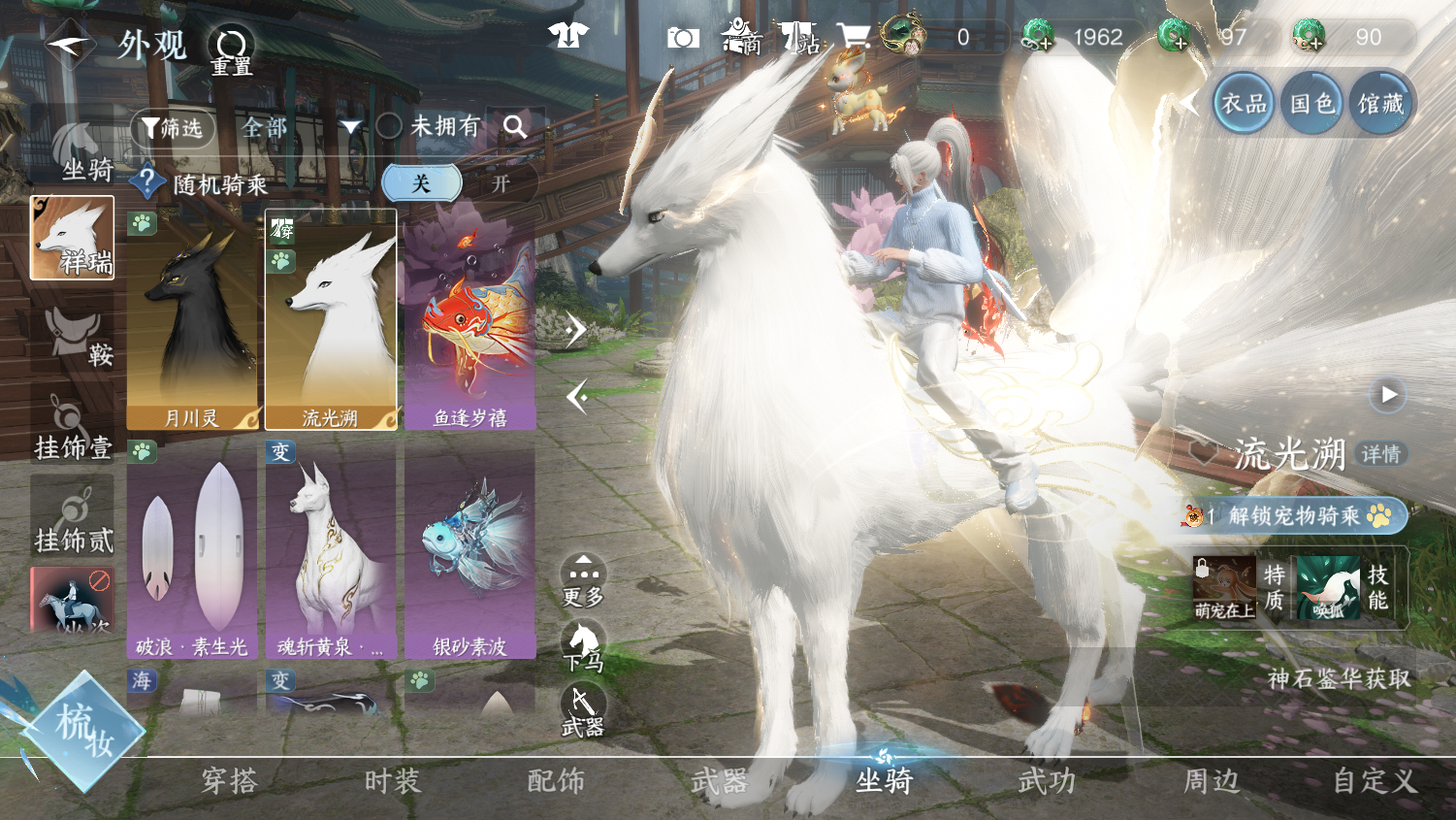Take a photo with the camera icon
The height and width of the screenshot is (820, 1456).
tap(683, 38)
